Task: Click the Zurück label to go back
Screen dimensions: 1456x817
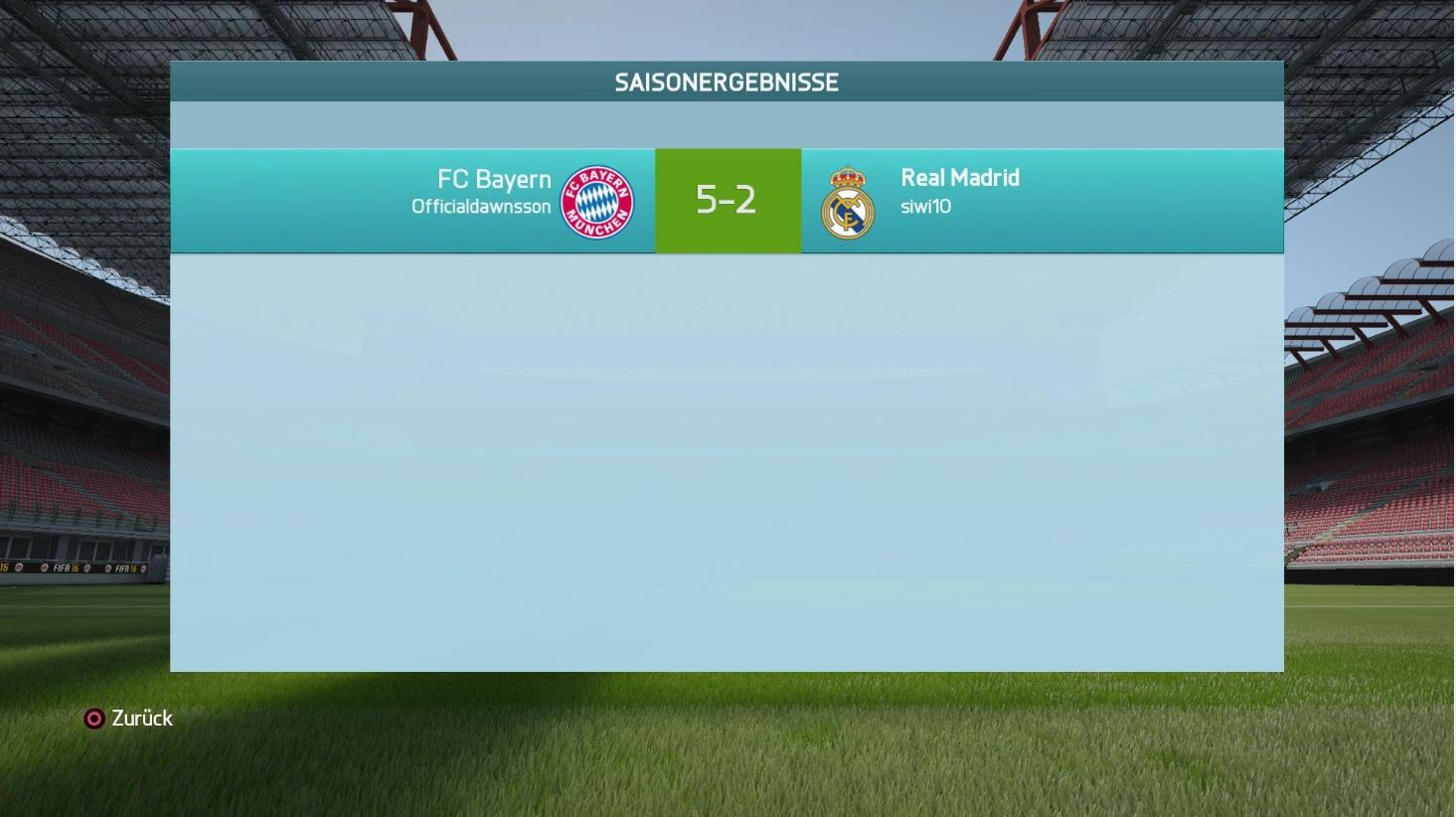Action: point(143,718)
